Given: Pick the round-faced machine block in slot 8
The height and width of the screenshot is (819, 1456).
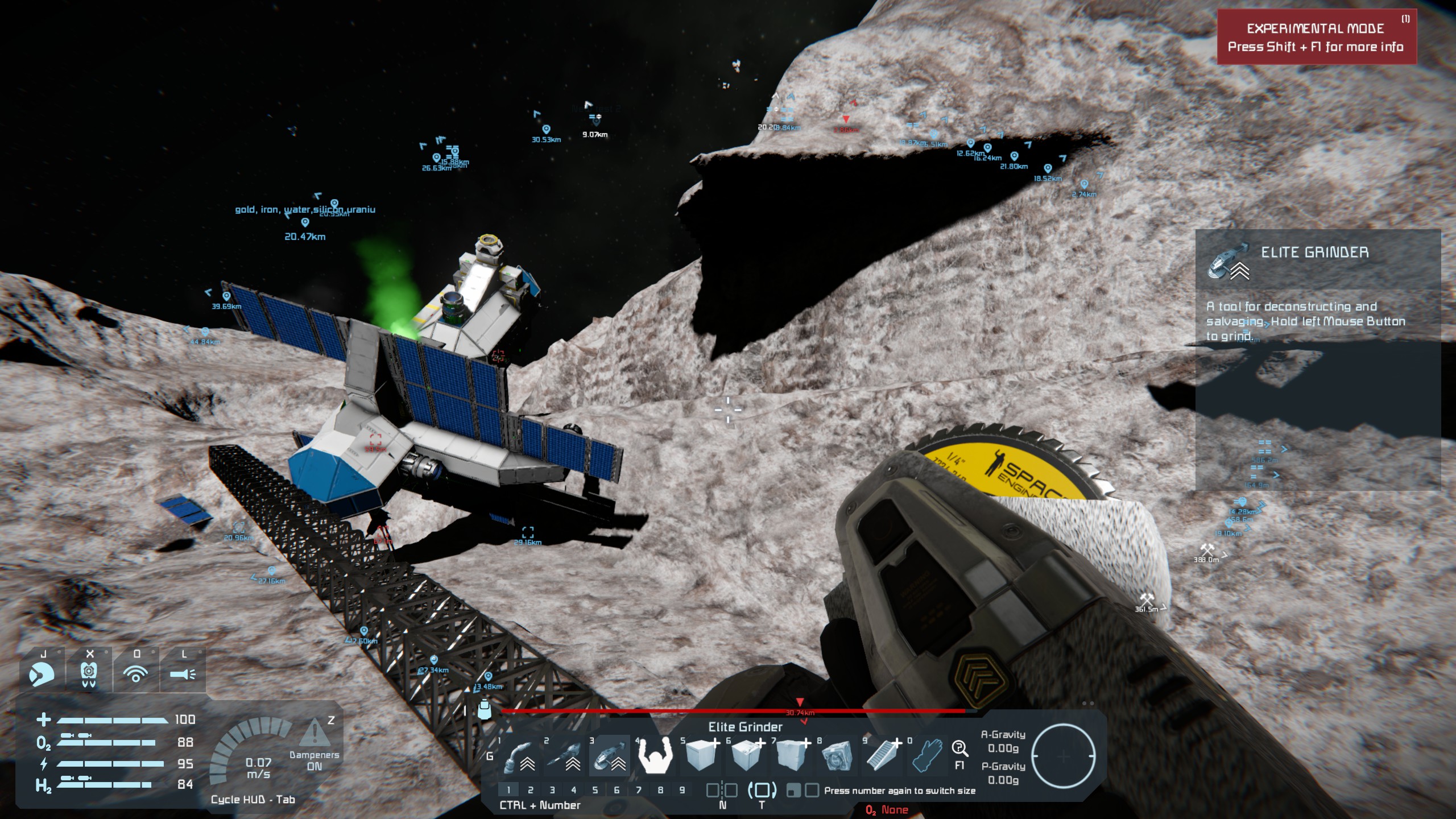Looking at the screenshot, I should coord(837,756).
